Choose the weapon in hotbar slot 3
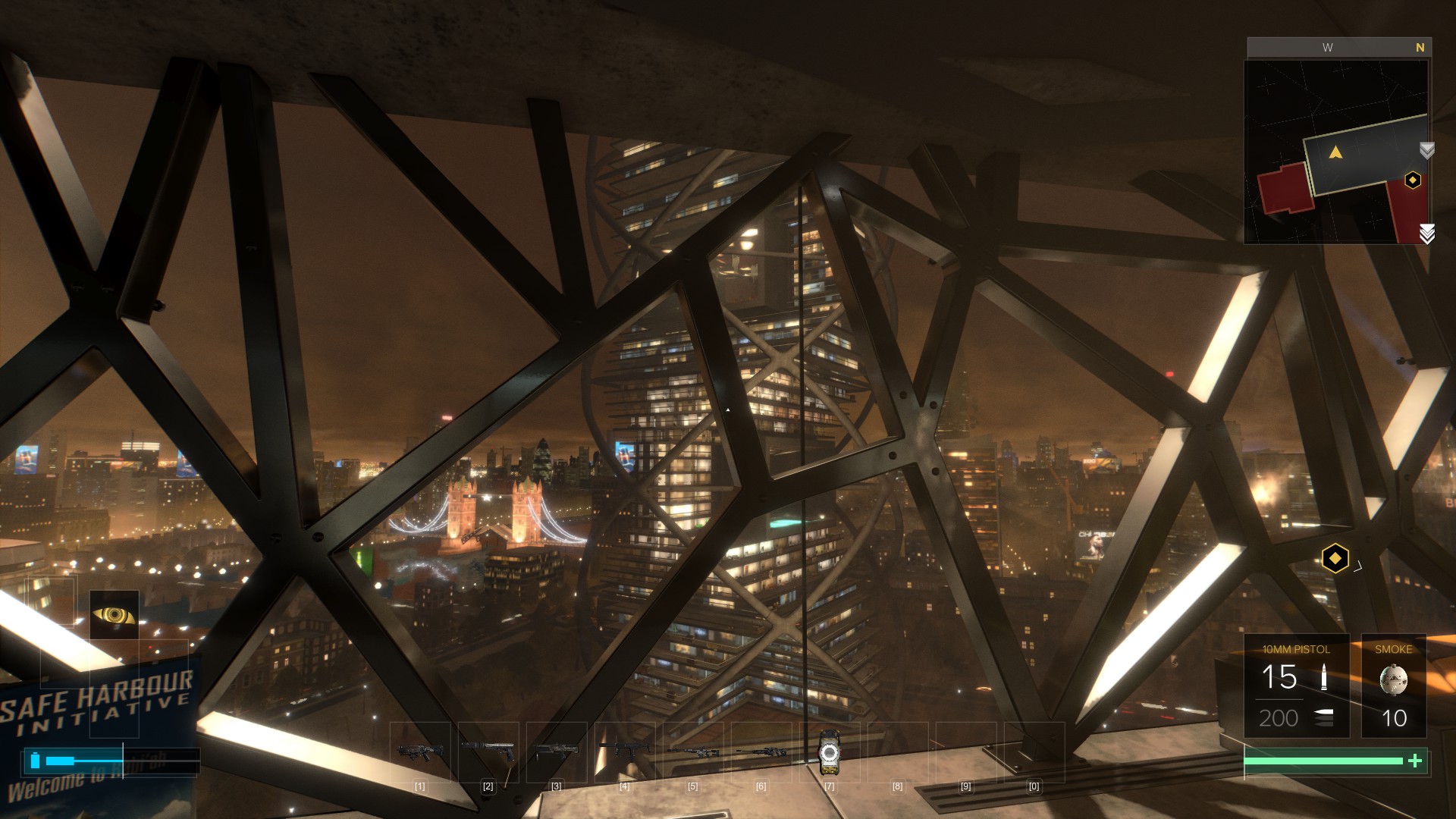This screenshot has width=1456, height=819. [x=556, y=752]
